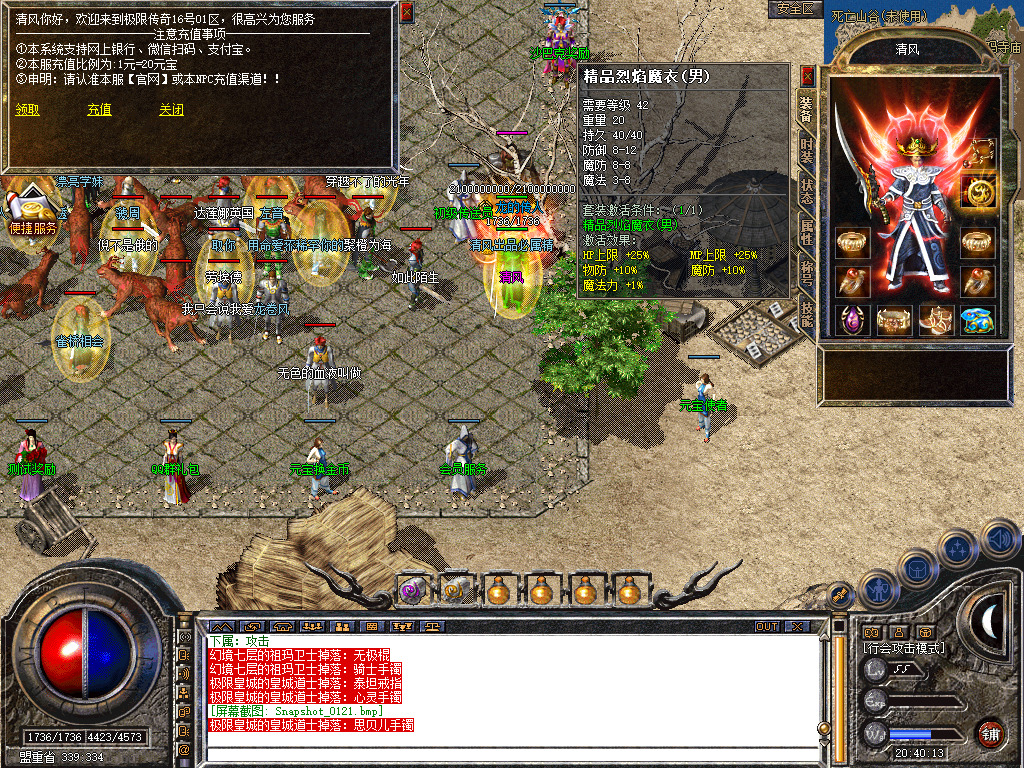The width and height of the screenshot is (1024, 768).
Task: Click the OUT button on the chat bar
Action: pyautogui.click(x=766, y=627)
